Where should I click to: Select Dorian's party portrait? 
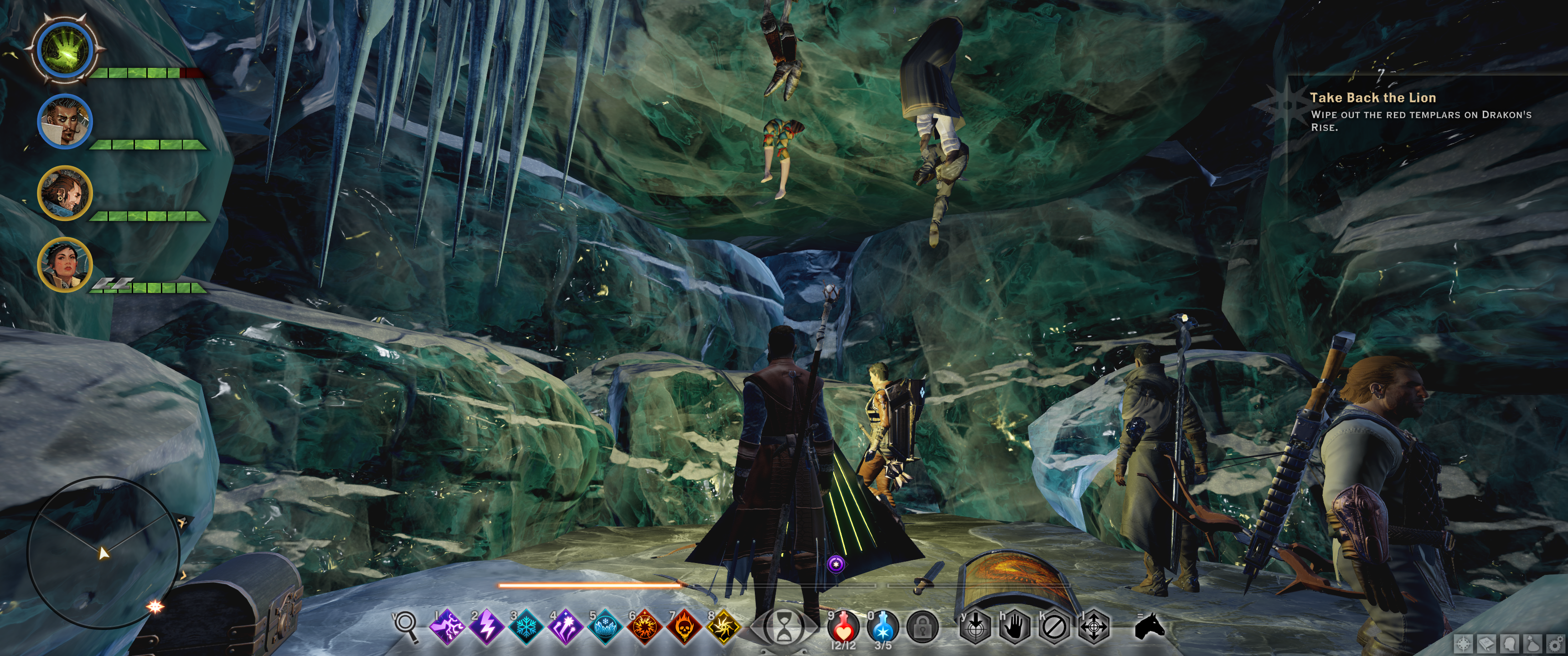click(x=65, y=121)
